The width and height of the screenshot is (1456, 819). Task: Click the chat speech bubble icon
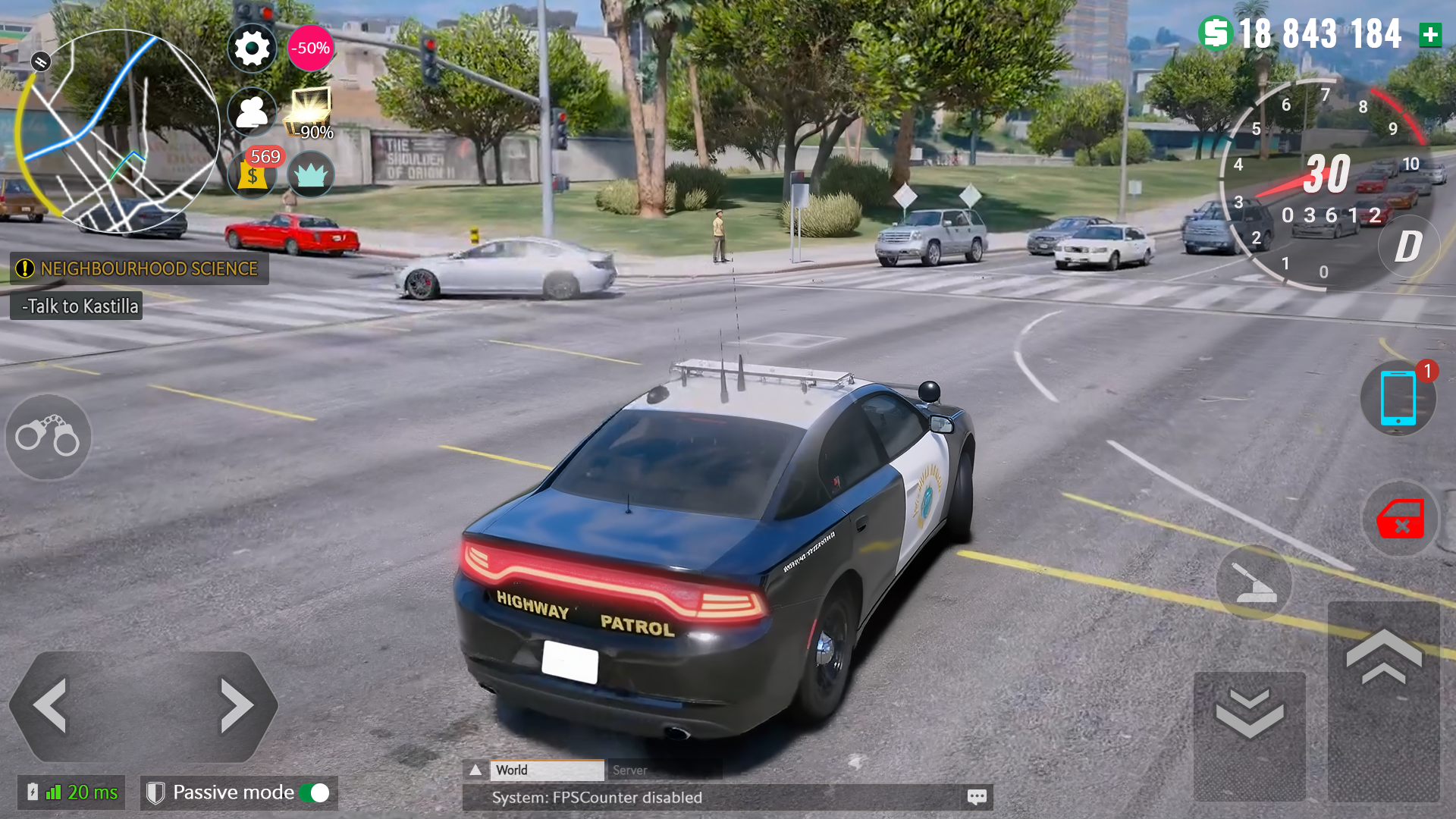coord(977,797)
